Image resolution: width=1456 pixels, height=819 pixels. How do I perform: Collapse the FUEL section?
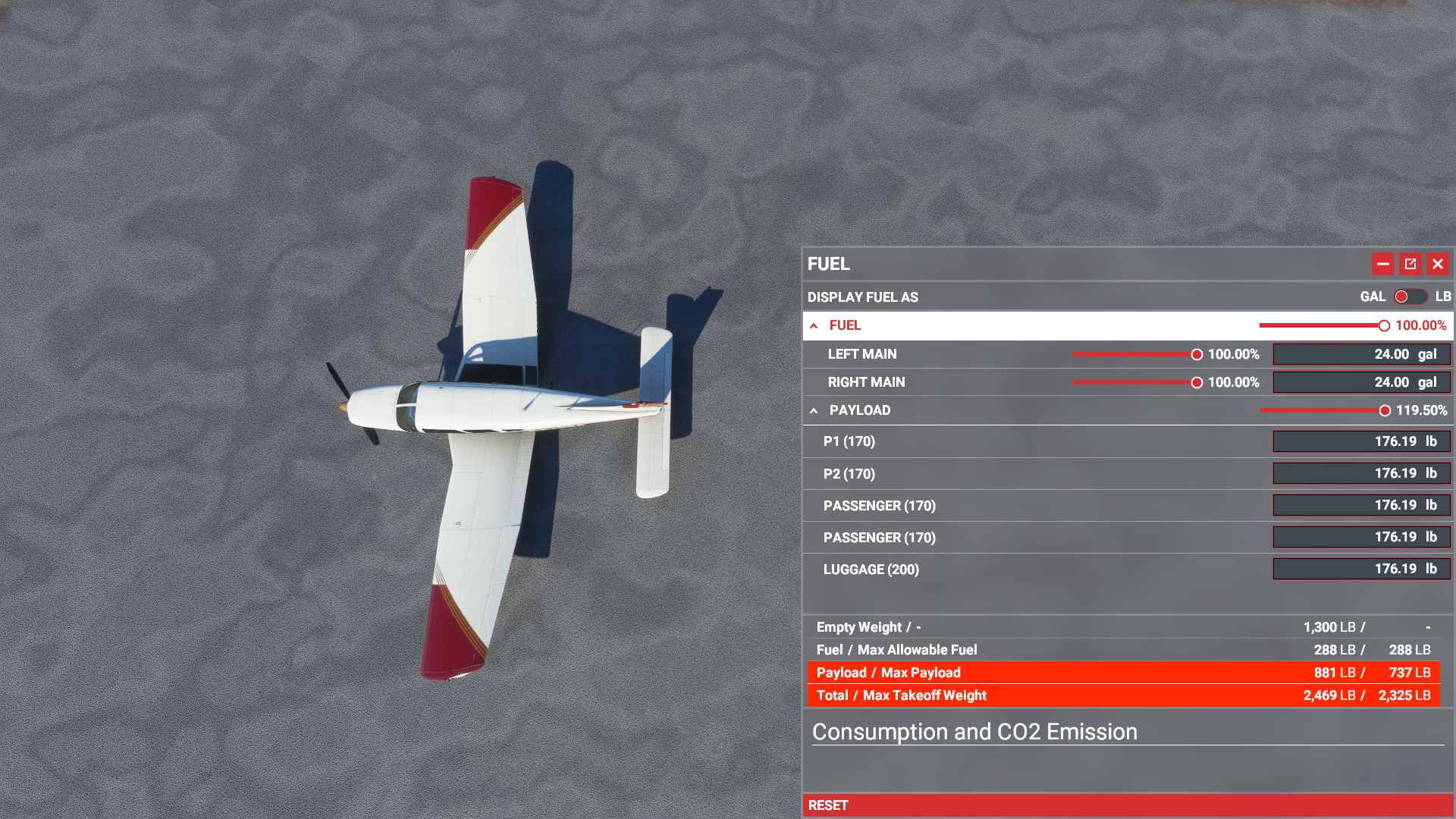(x=814, y=325)
